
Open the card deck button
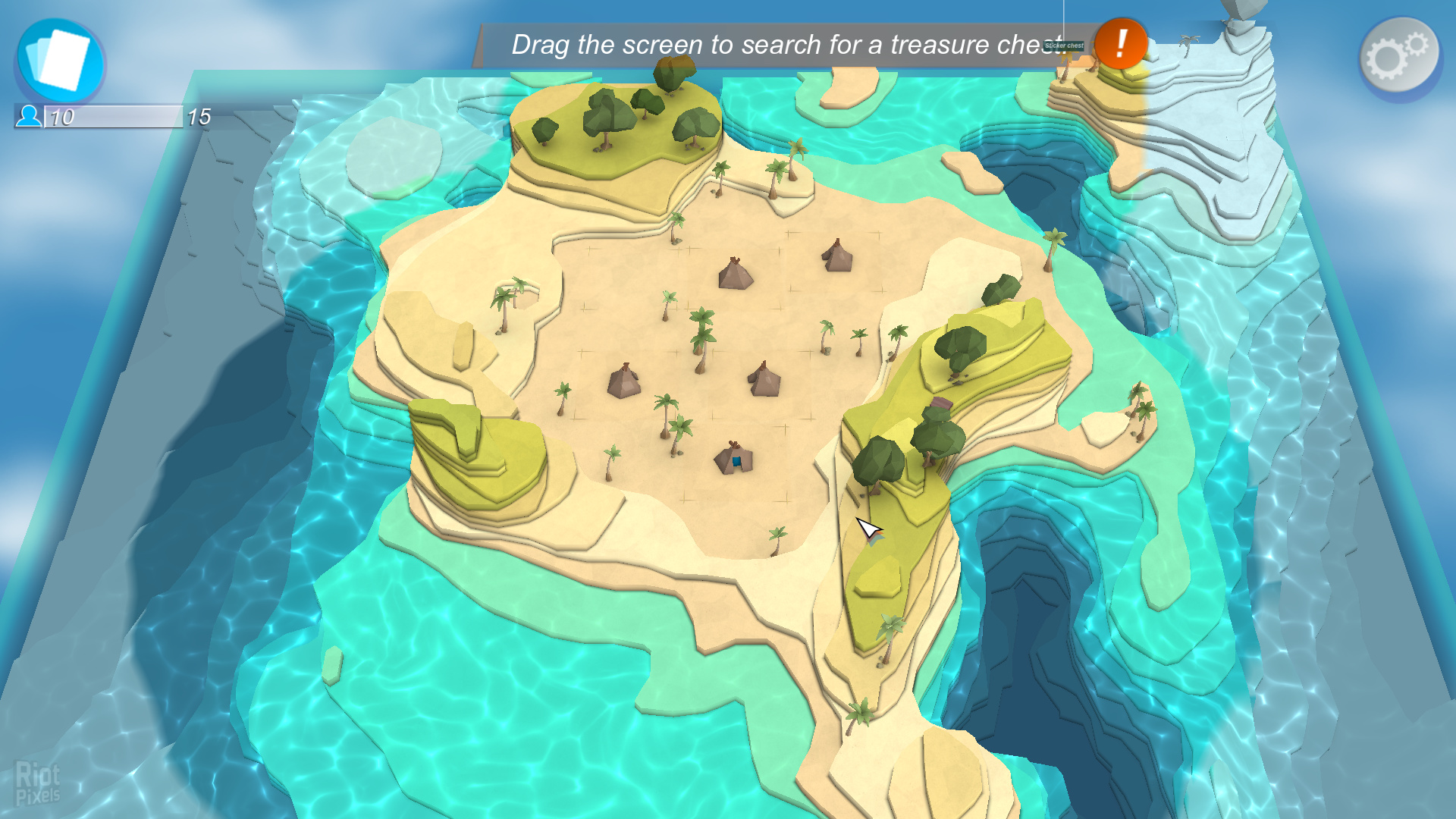60,61
